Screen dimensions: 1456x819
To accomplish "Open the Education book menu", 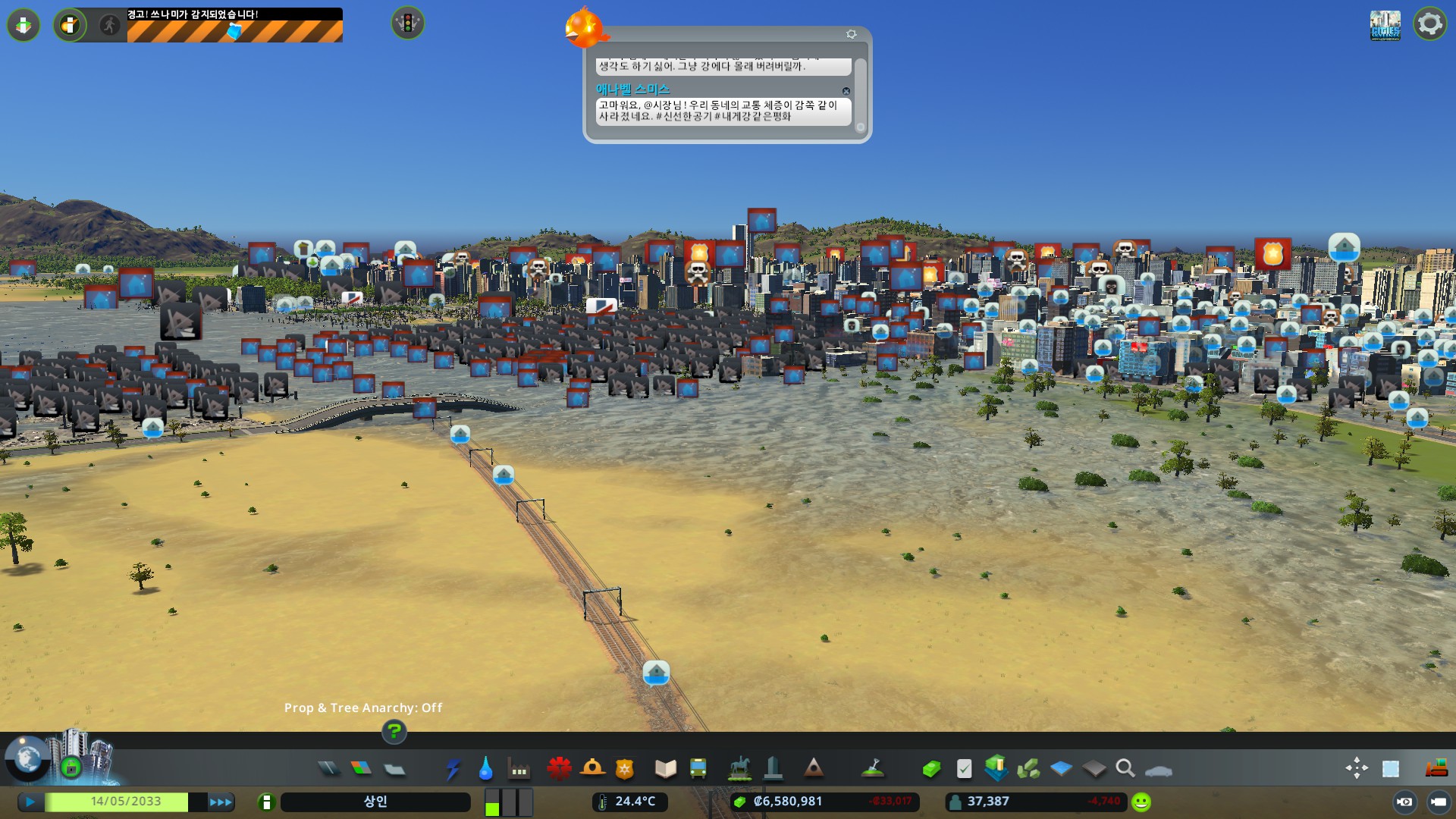I will pyautogui.click(x=665, y=769).
